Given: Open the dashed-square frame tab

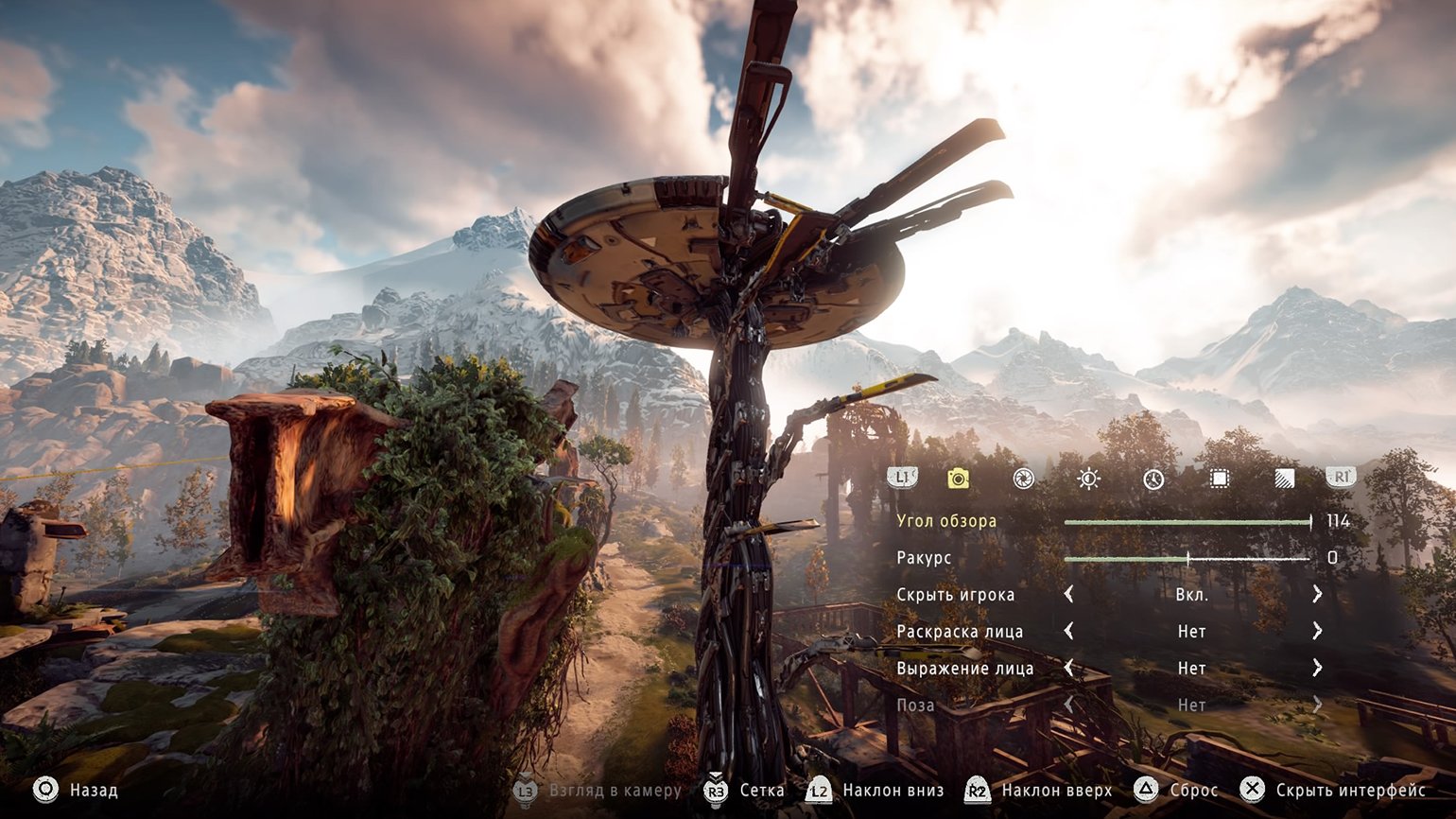Looking at the screenshot, I should click(1219, 479).
